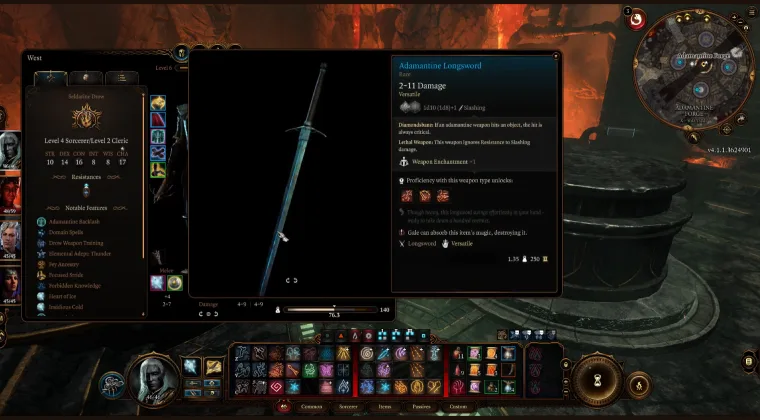Switch to the third character sheet tab

coord(122,77)
